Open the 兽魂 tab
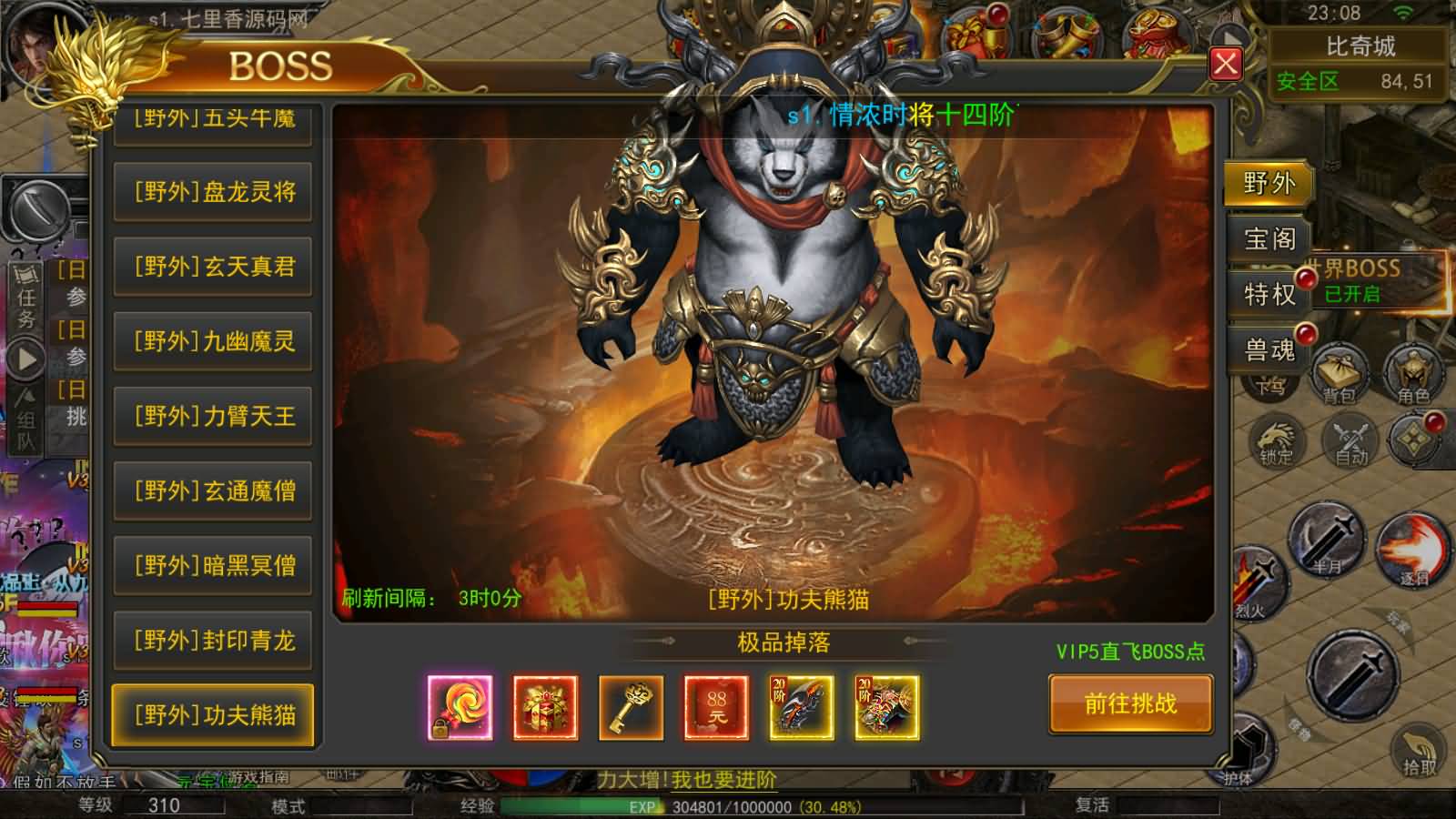Screen dimensions: 1456x819 pos(1268,349)
